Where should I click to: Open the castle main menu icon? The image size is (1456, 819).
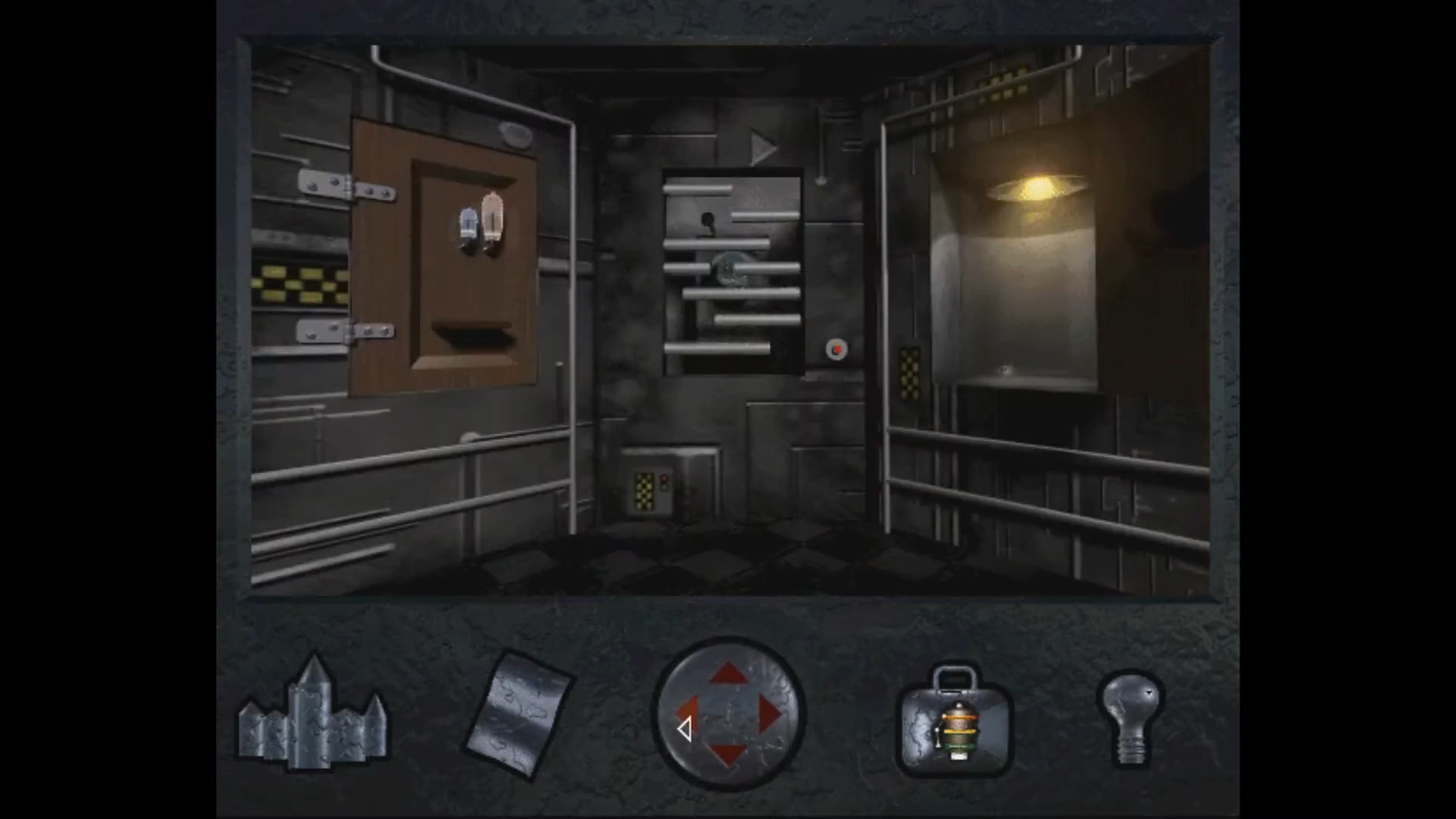(313, 720)
